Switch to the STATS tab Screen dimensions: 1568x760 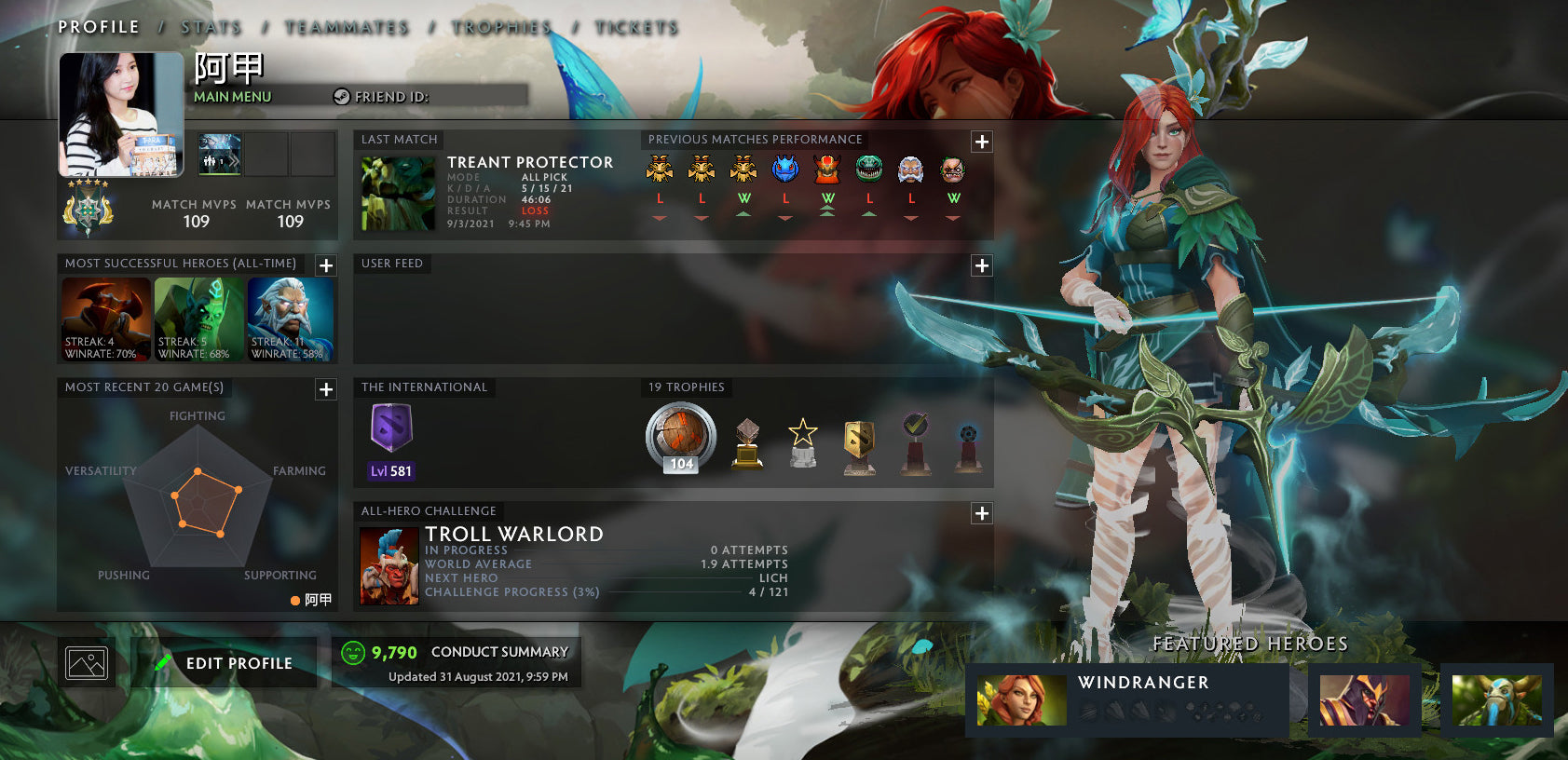click(x=211, y=27)
